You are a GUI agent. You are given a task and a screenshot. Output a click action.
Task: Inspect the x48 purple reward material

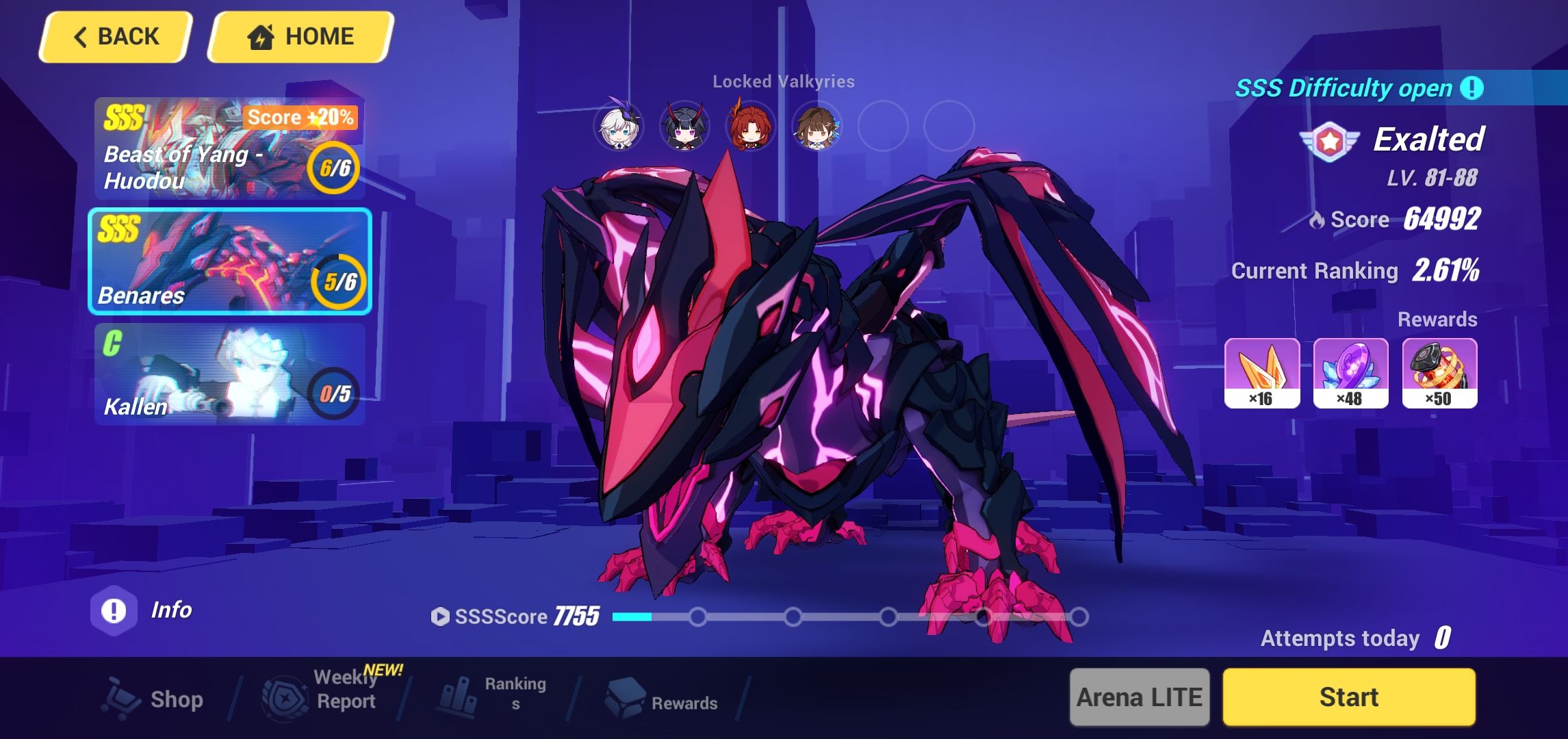pos(1350,373)
